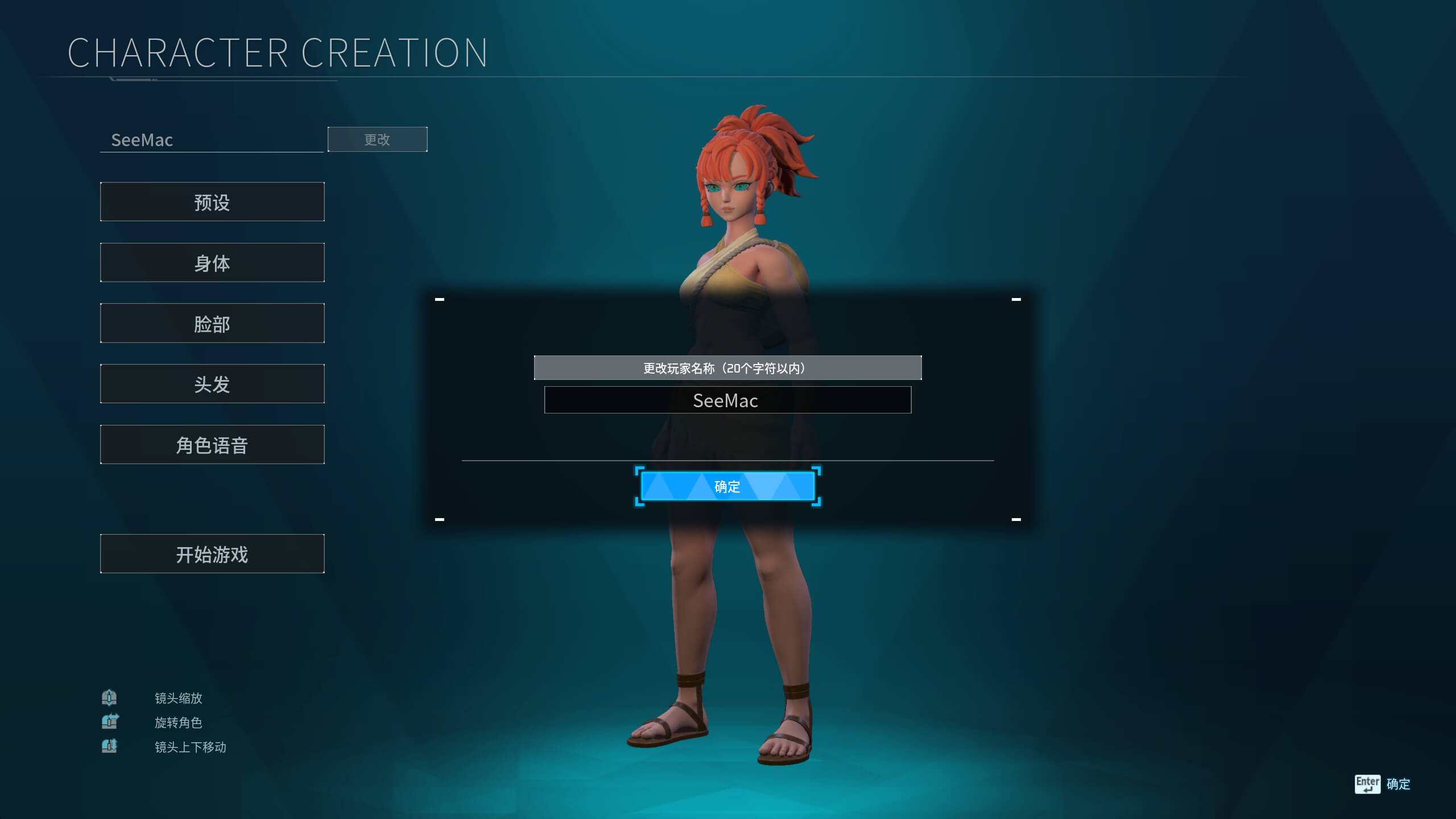Image resolution: width=1456 pixels, height=819 pixels.
Task: Click the SeeMac name field in the dialog
Action: pyautogui.click(x=727, y=400)
